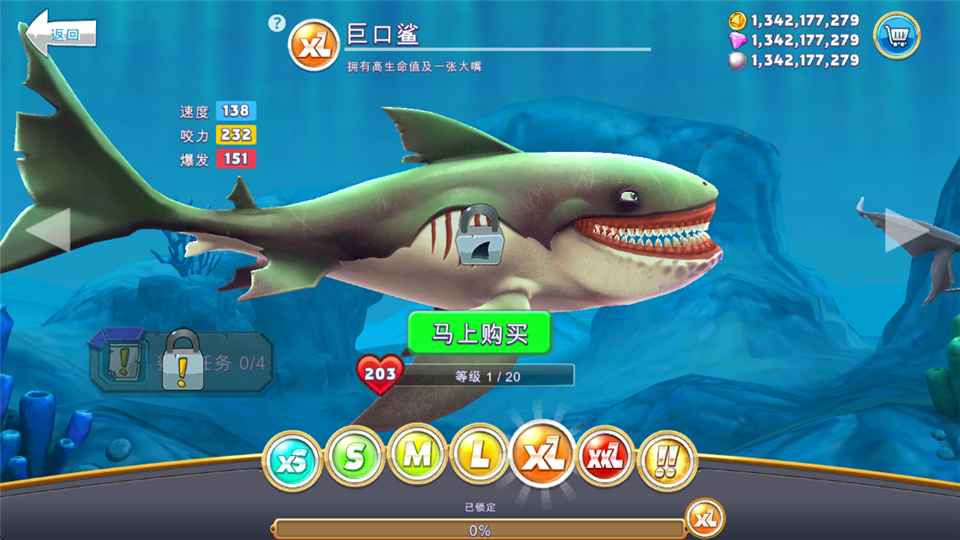This screenshot has width=960, height=540.
Task: Select the XL shark size tab
Action: [x=543, y=455]
